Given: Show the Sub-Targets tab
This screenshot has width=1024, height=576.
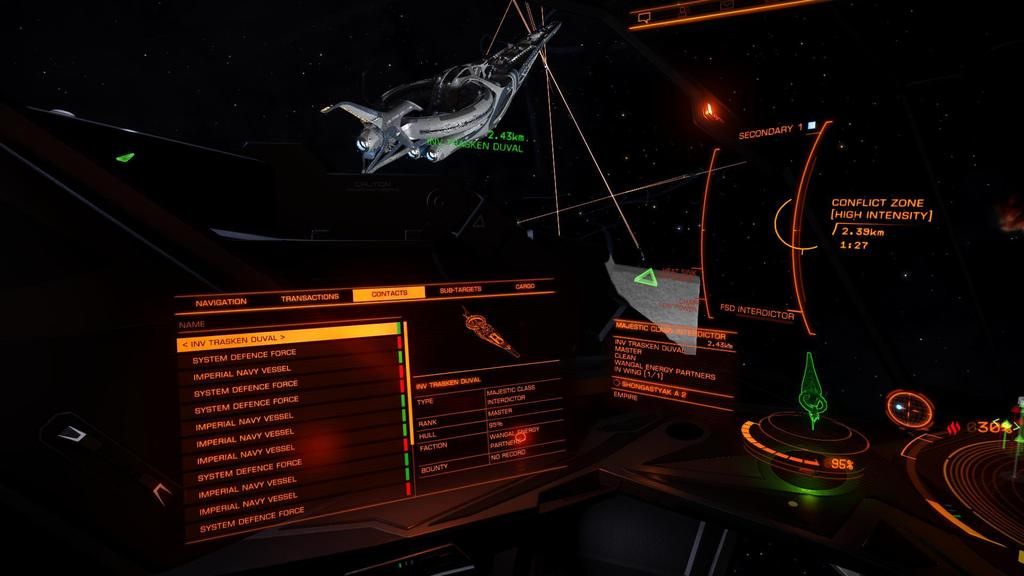Looking at the screenshot, I should pyautogui.click(x=460, y=290).
